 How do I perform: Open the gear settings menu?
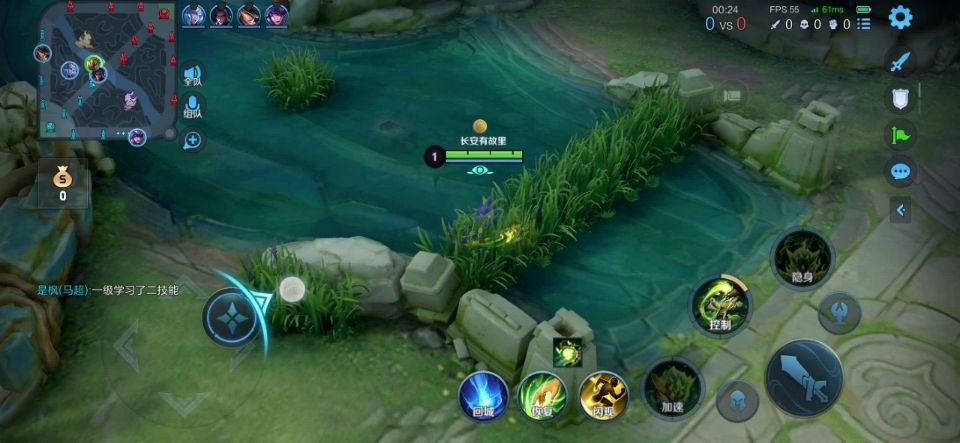900,17
